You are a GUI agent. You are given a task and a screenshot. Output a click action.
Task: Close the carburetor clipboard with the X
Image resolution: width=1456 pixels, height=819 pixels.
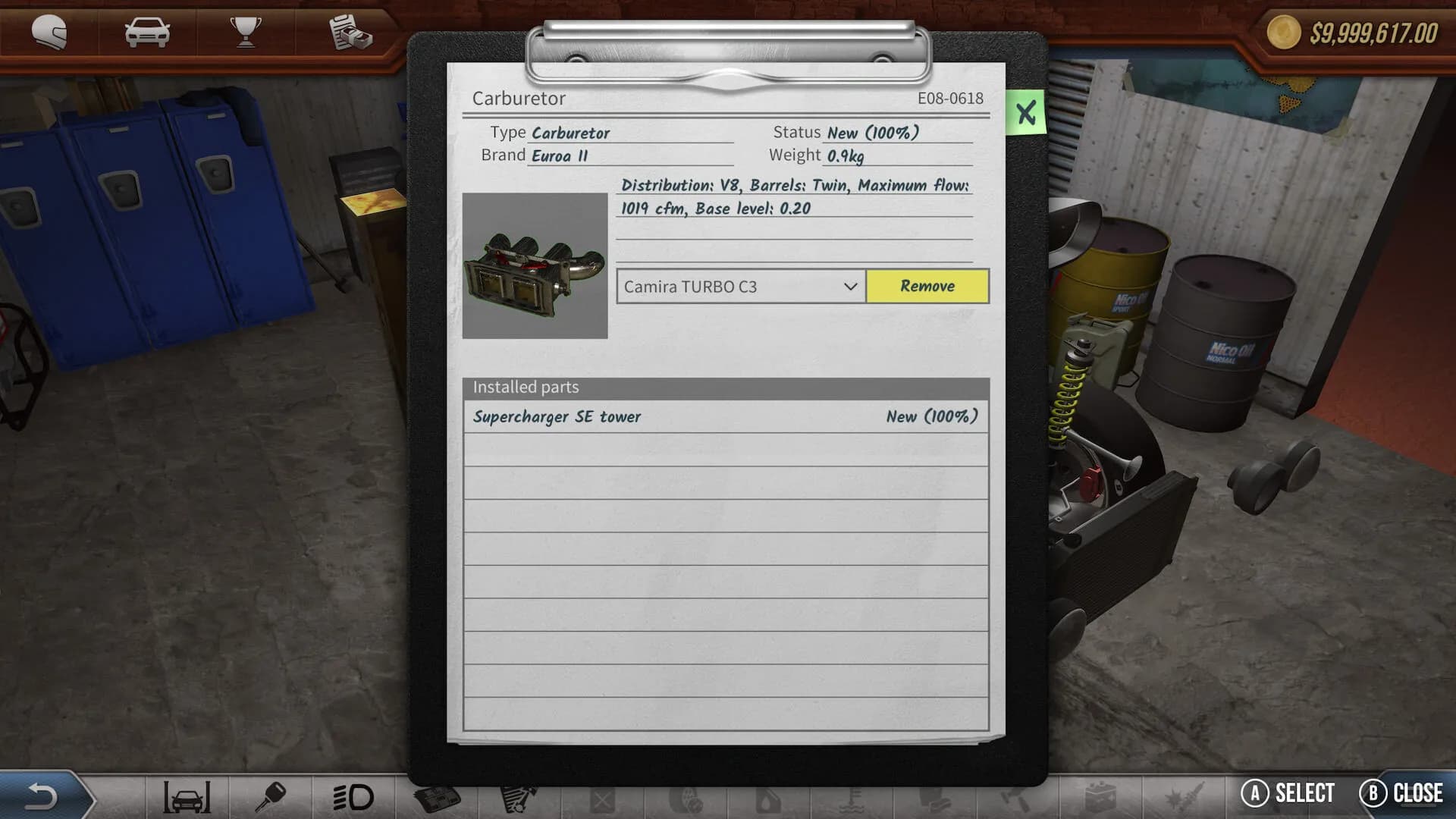pyautogui.click(x=1026, y=113)
